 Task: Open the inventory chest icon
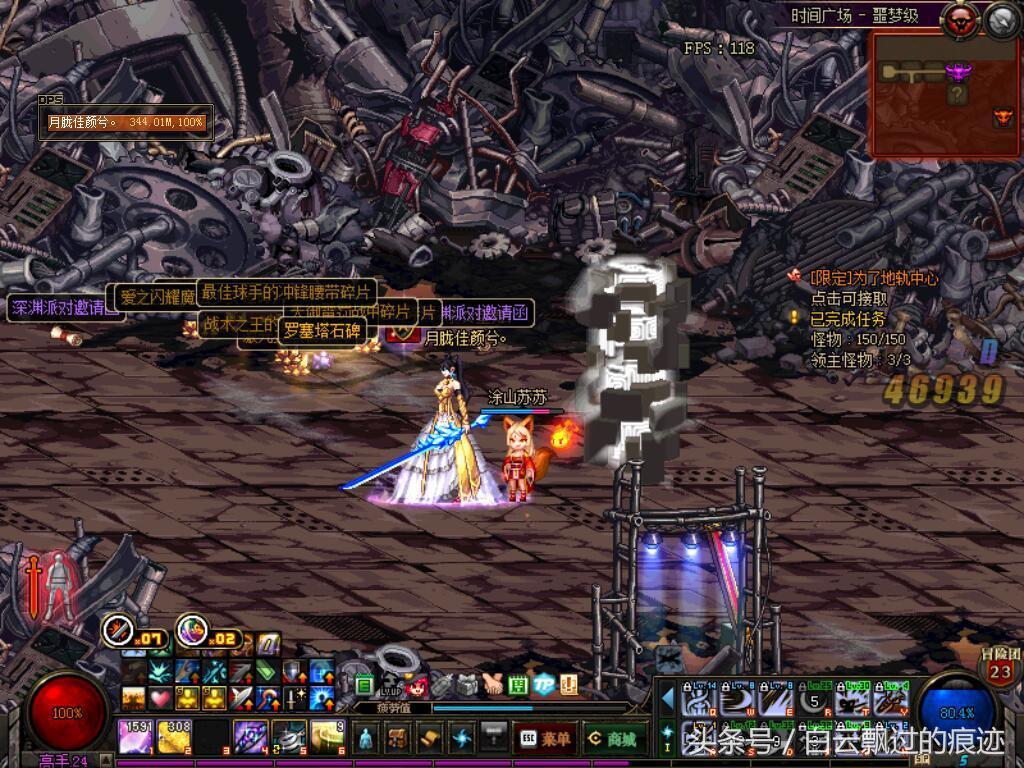pos(397,739)
